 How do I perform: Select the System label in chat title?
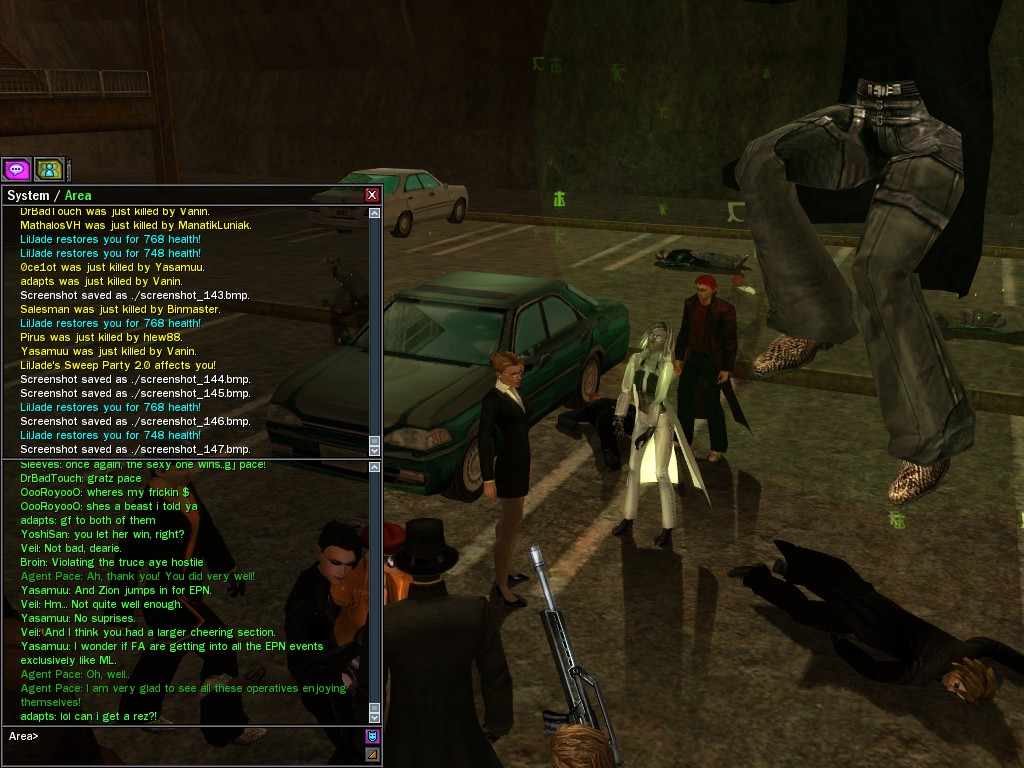tap(28, 195)
